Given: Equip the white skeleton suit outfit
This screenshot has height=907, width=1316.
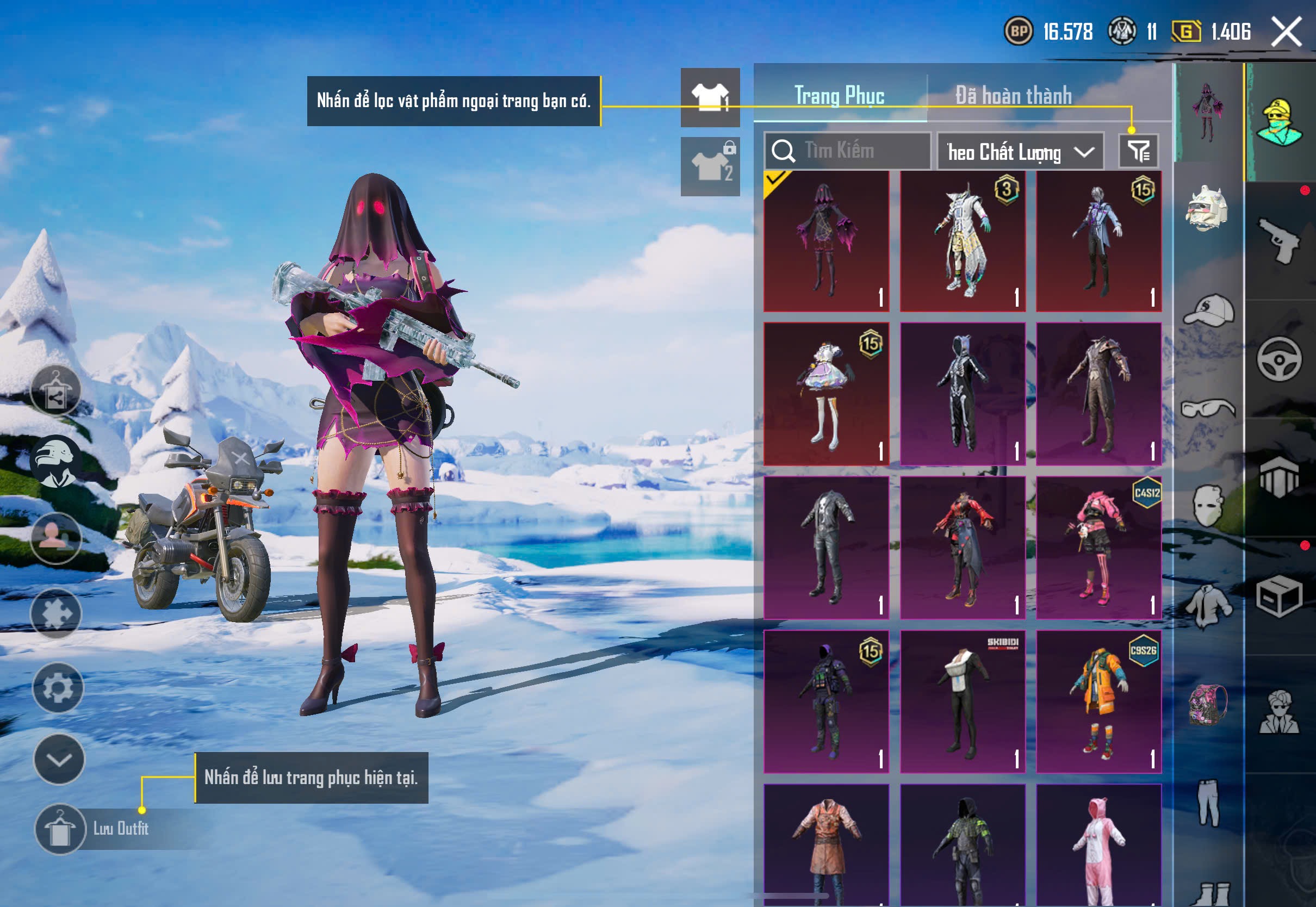Looking at the screenshot, I should pos(962,394).
